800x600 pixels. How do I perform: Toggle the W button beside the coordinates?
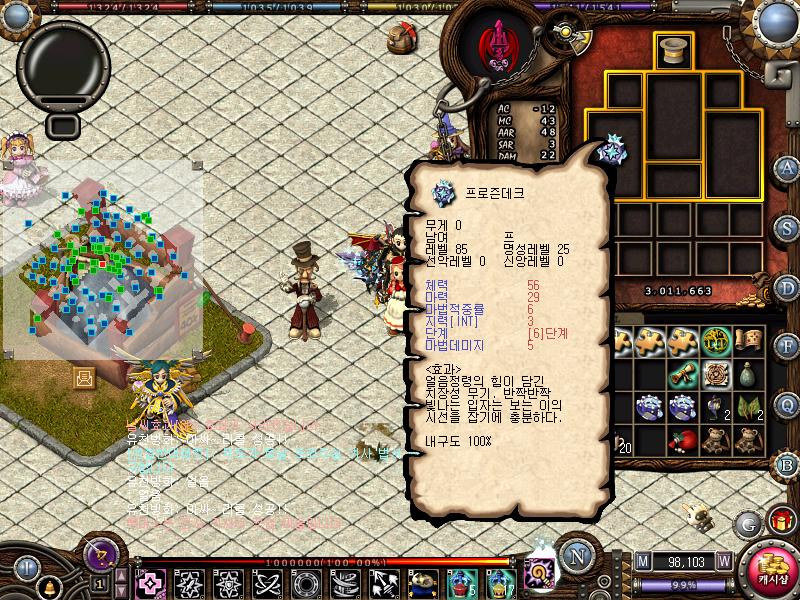pyautogui.click(x=723, y=561)
